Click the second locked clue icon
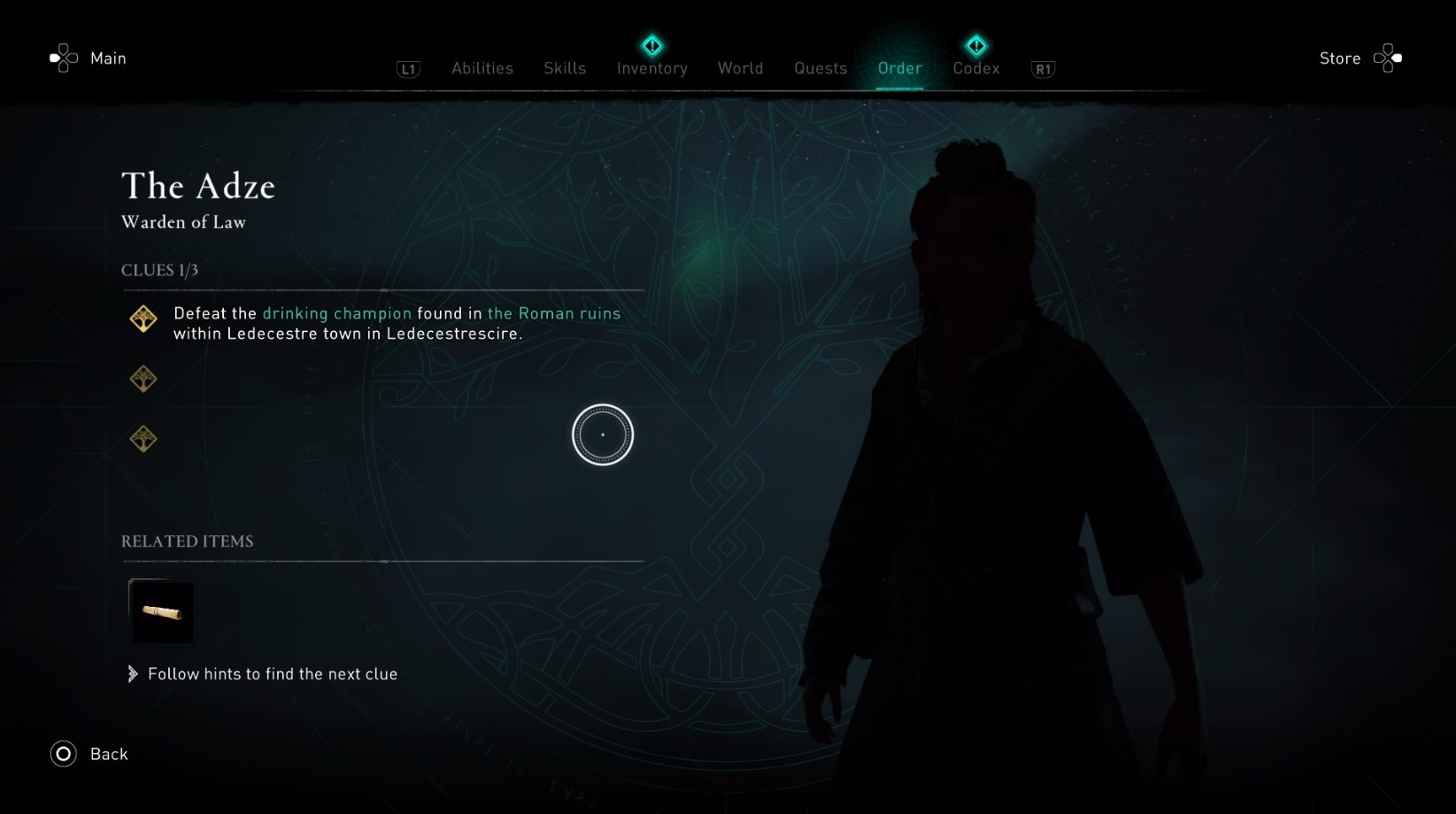 (143, 378)
